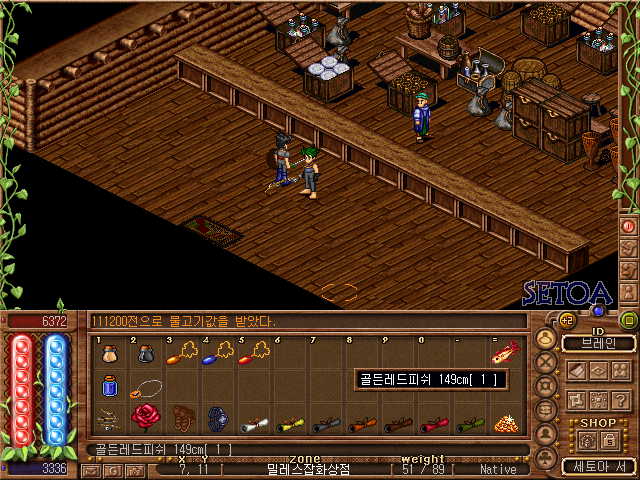Choose the orange pouch in slot 1
The image size is (640, 480).
pos(110,353)
